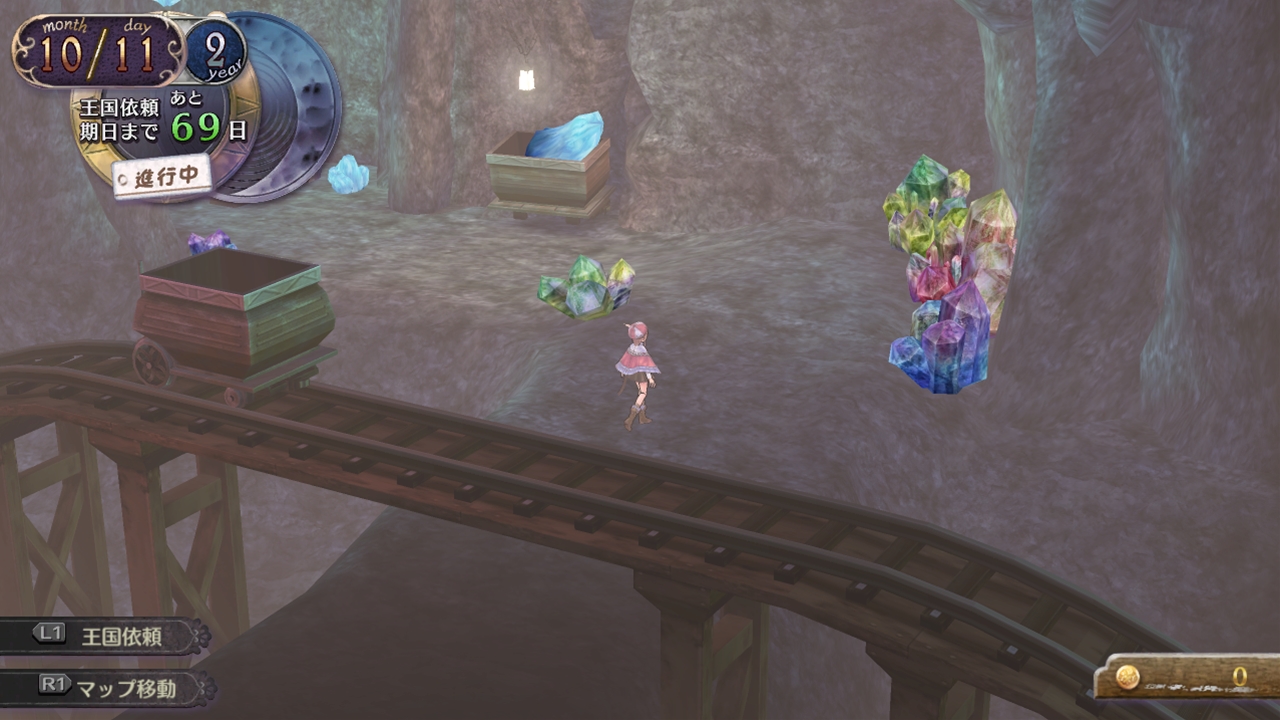The height and width of the screenshot is (720, 1280).
Task: Open the 王国依頼 kingdom request panel
Action: pos(104,636)
